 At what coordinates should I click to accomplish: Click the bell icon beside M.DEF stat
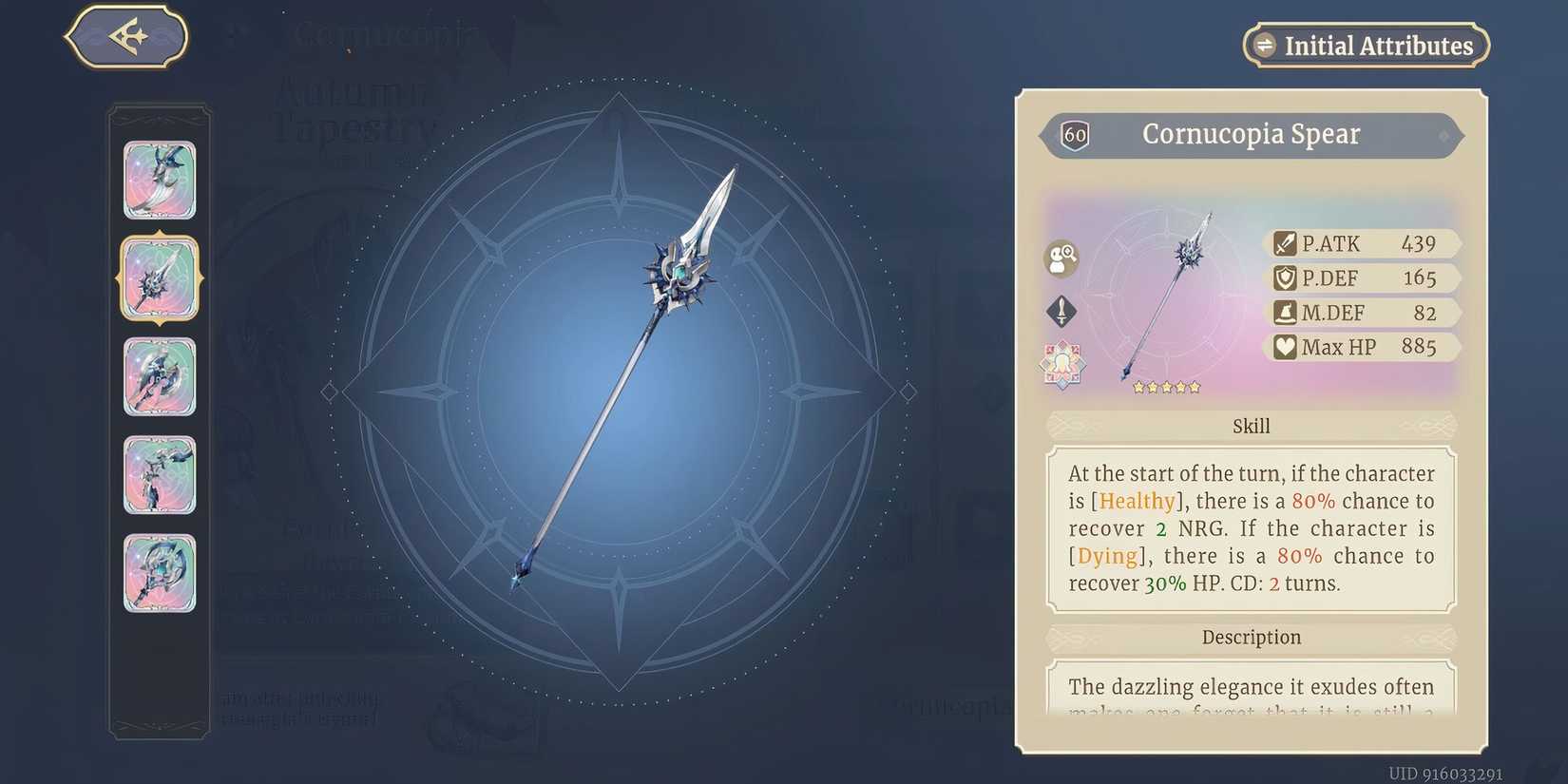pyautogui.click(x=1285, y=312)
